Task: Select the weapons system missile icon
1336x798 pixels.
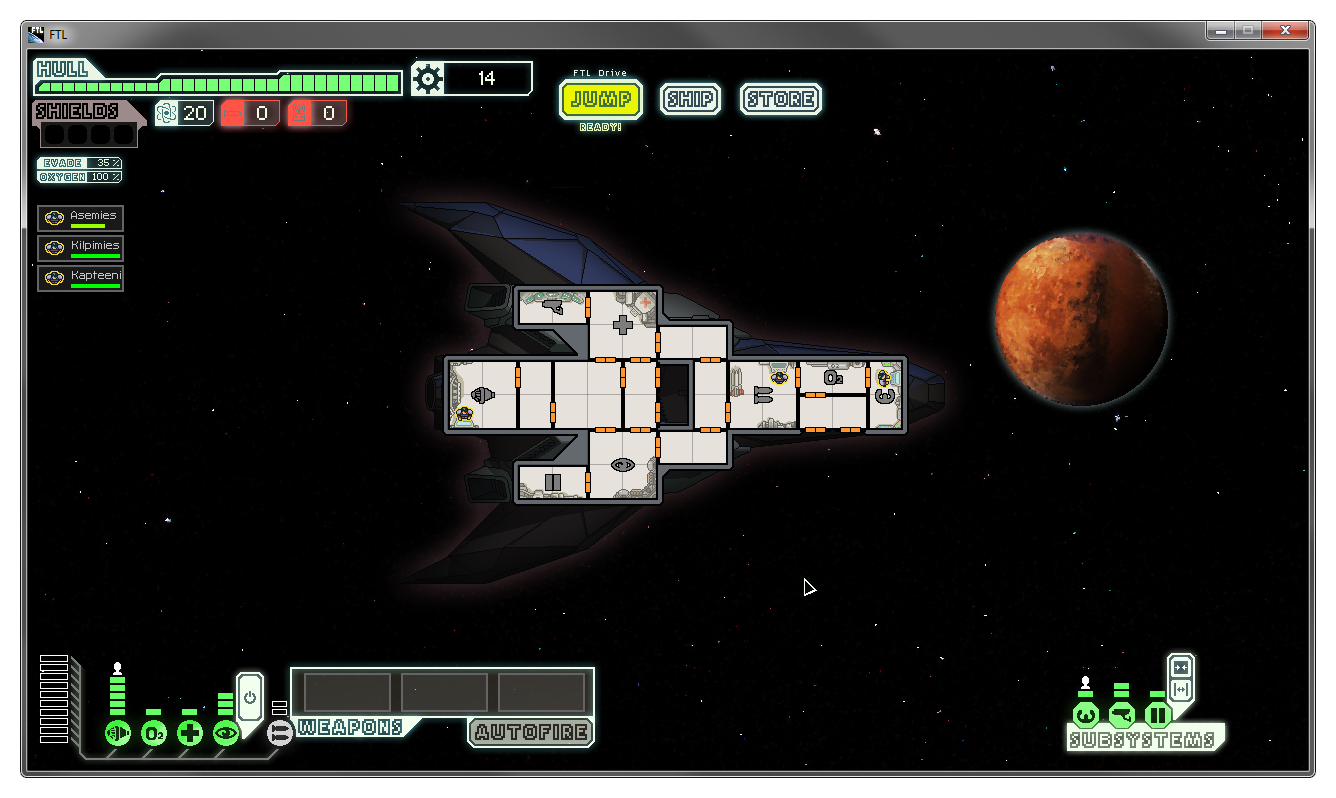Action: point(280,733)
